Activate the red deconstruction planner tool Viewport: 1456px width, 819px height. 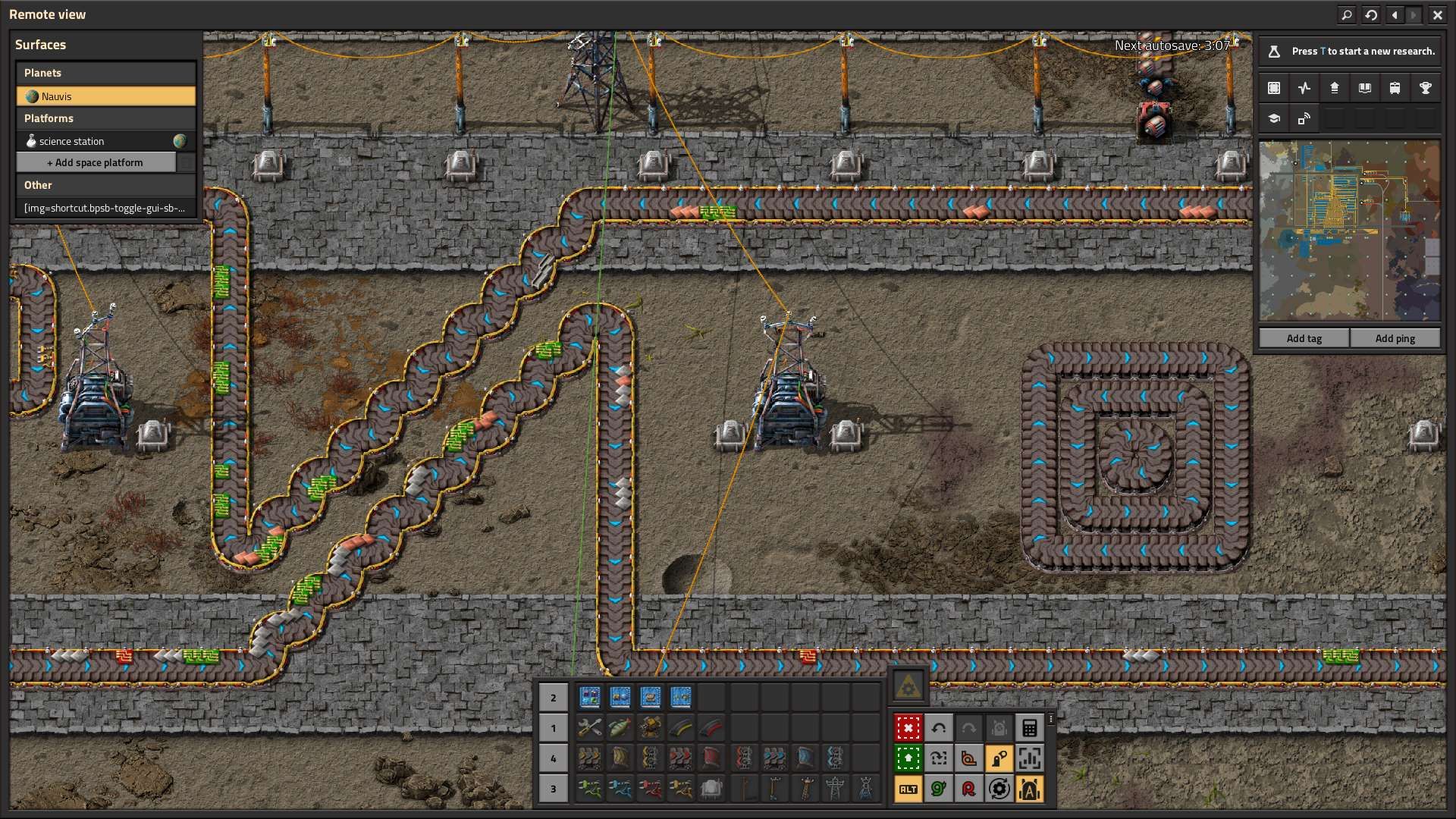908,728
